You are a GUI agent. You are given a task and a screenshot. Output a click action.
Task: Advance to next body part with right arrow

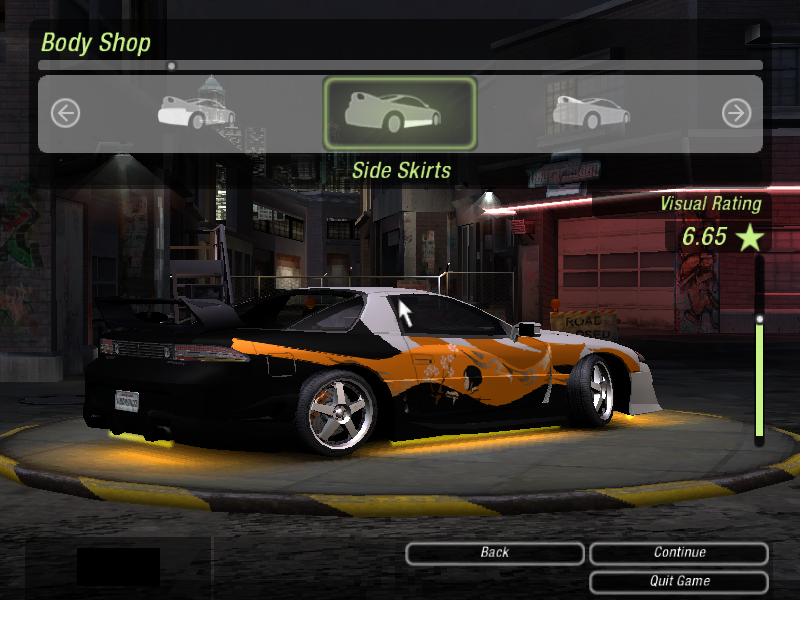[736, 113]
